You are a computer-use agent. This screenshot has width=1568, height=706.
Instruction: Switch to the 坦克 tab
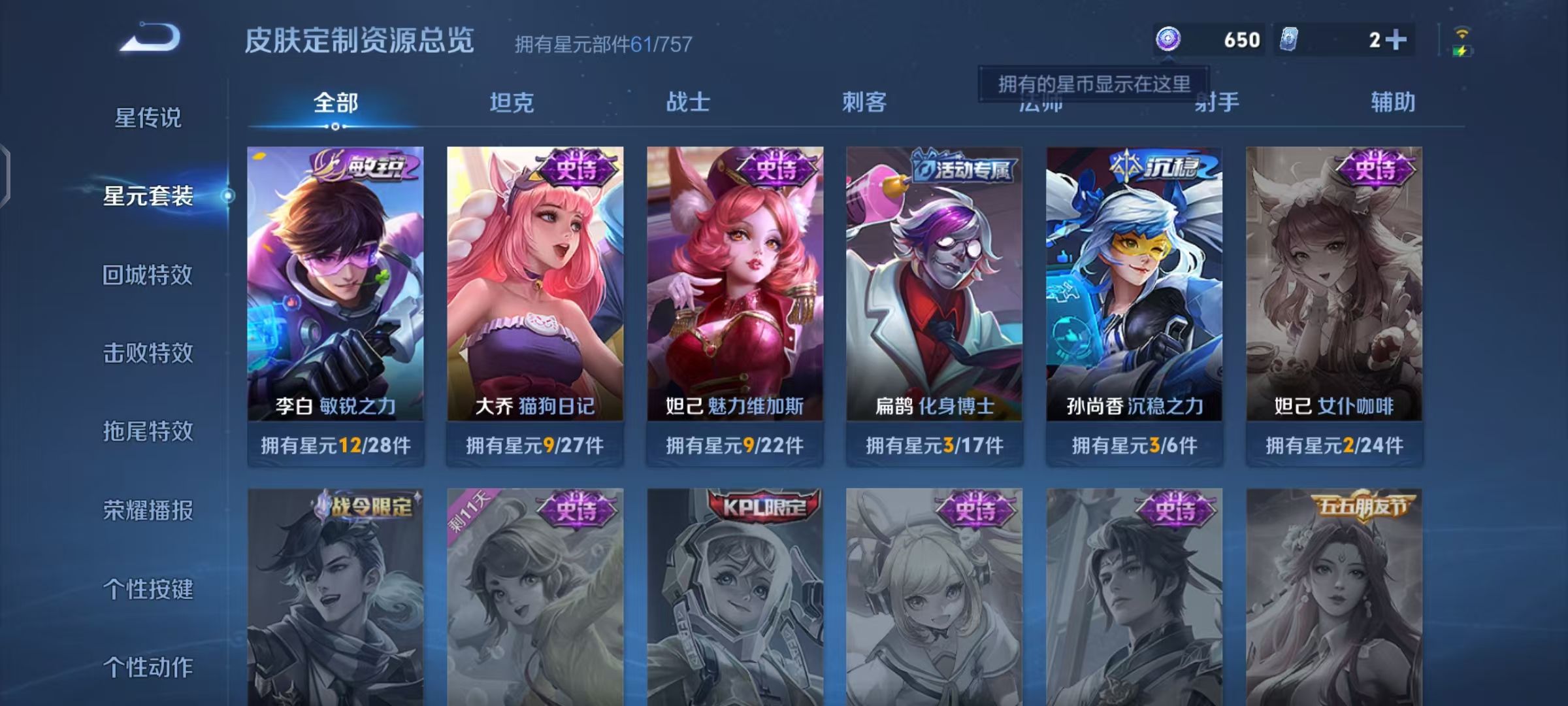[513, 103]
